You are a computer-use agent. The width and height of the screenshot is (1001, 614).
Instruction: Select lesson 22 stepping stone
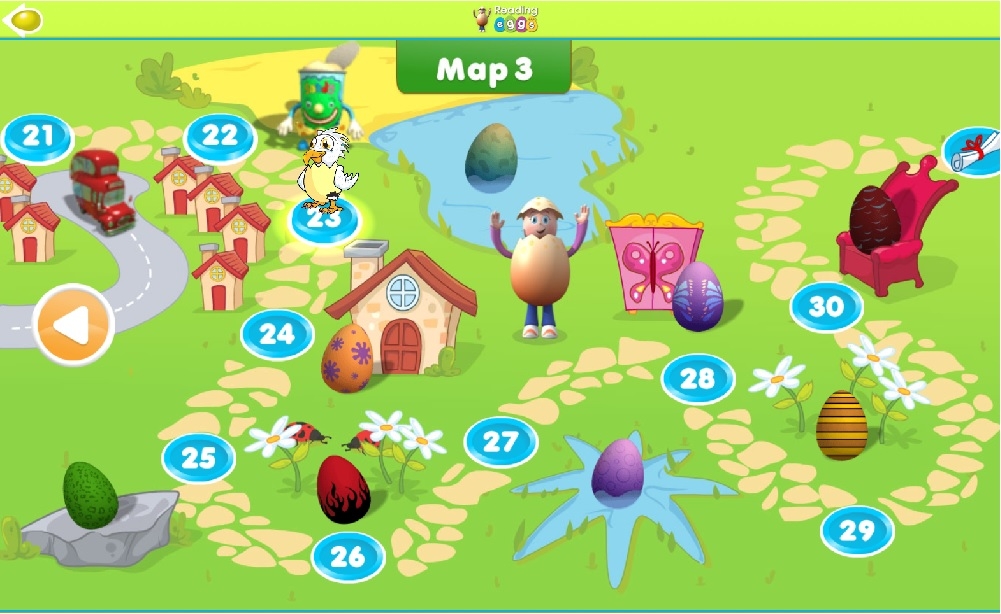pyautogui.click(x=220, y=137)
